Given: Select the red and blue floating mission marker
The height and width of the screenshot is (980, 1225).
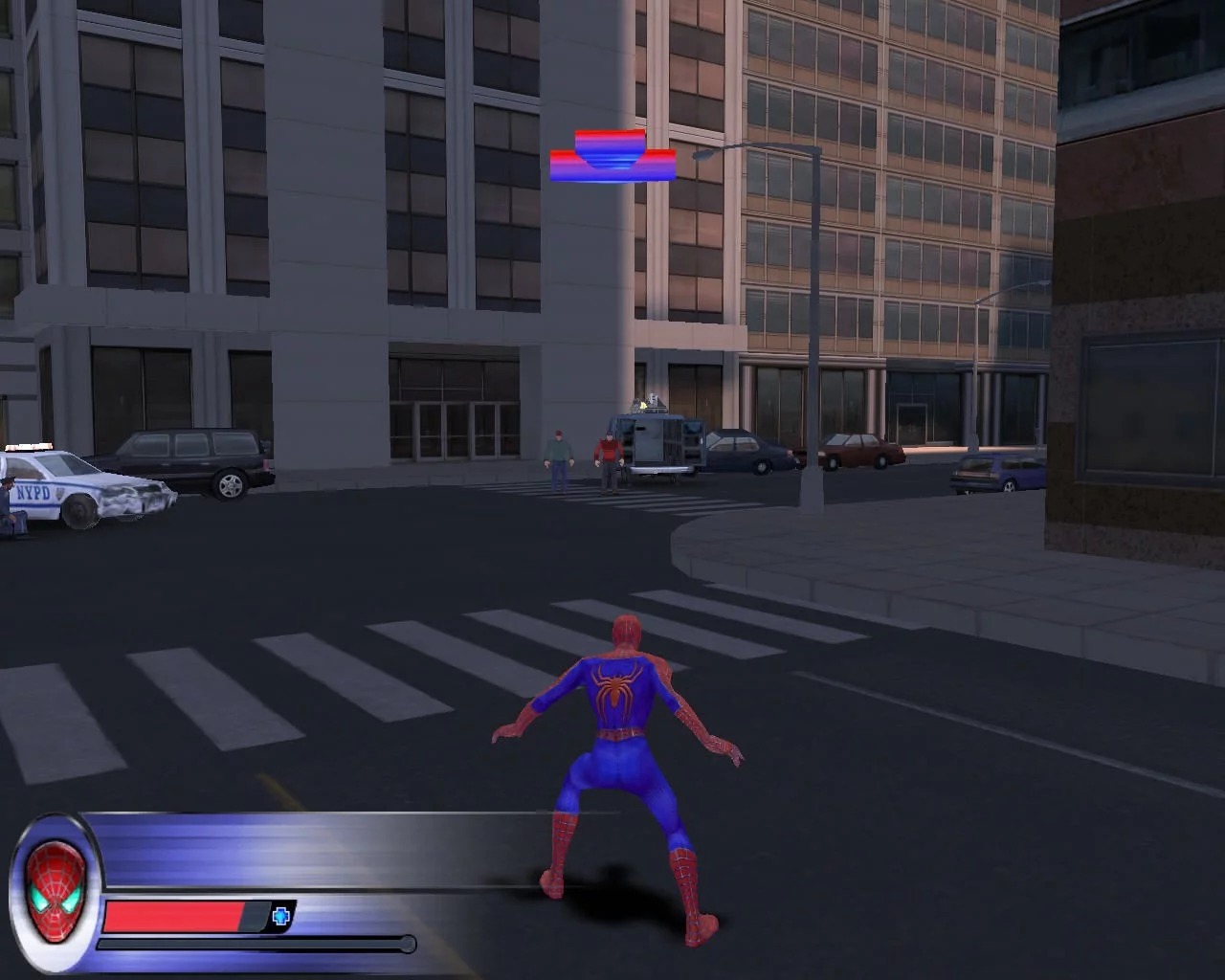Looking at the screenshot, I should [x=612, y=157].
